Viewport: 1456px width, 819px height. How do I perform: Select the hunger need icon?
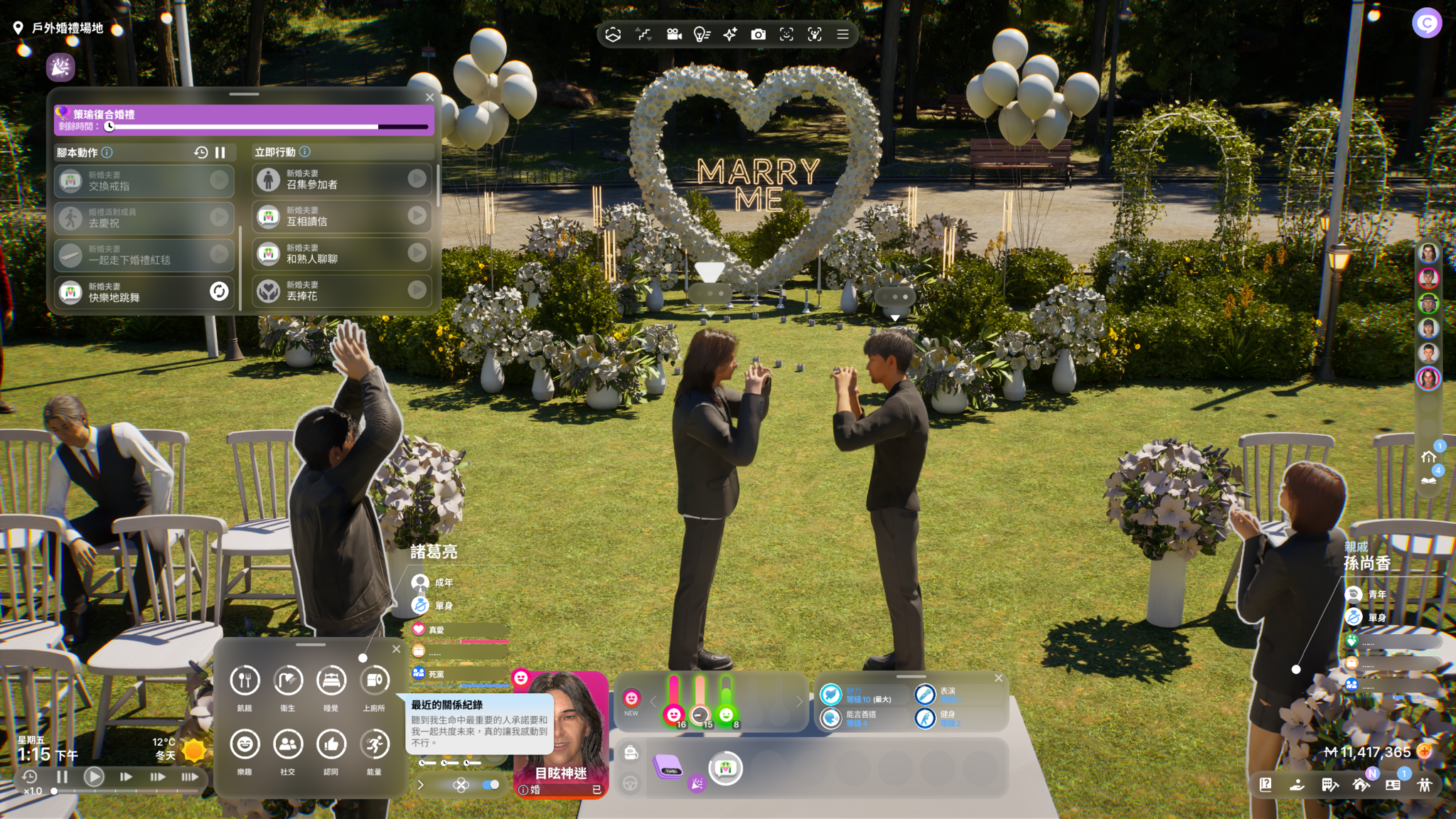(x=245, y=680)
